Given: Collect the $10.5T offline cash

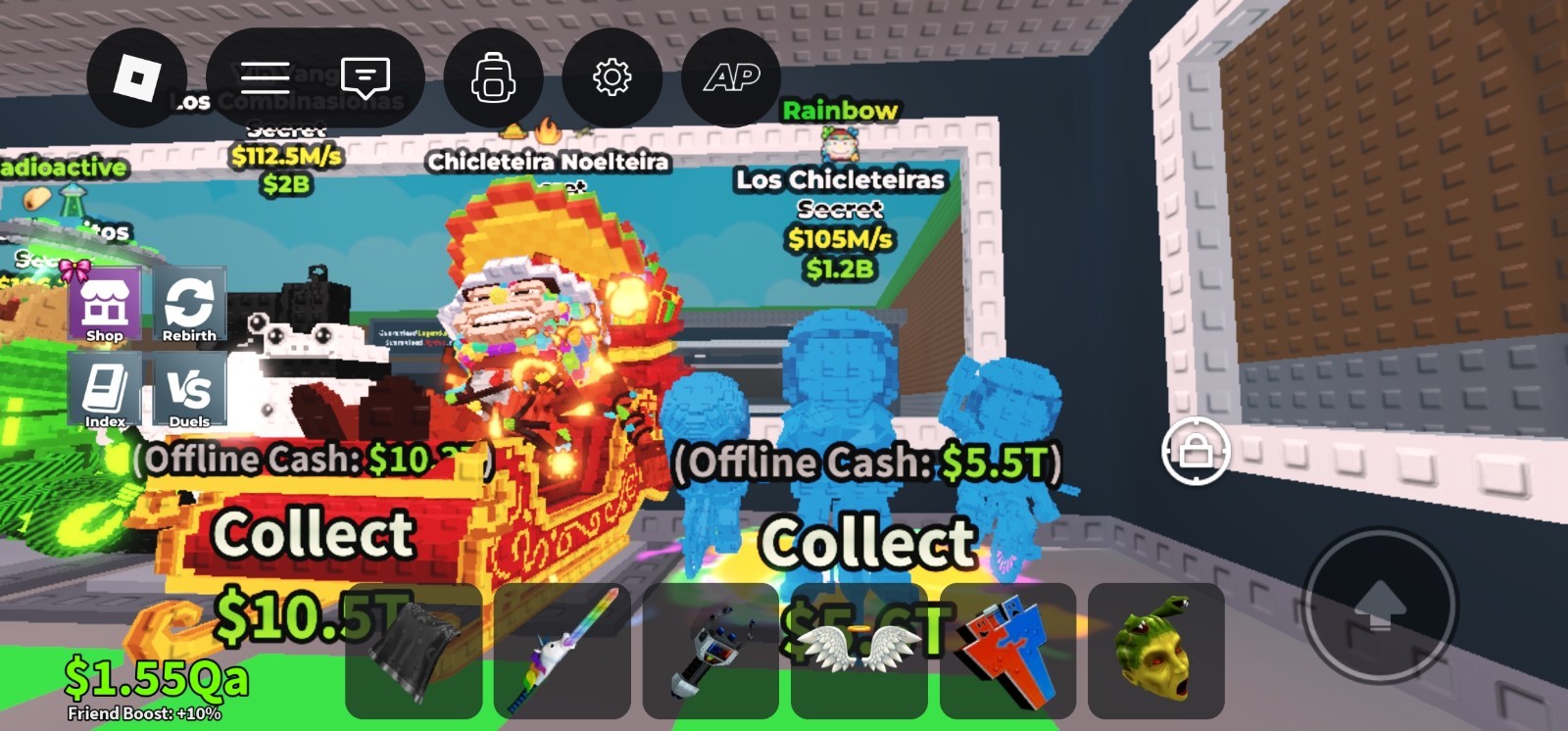Looking at the screenshot, I should (313, 534).
